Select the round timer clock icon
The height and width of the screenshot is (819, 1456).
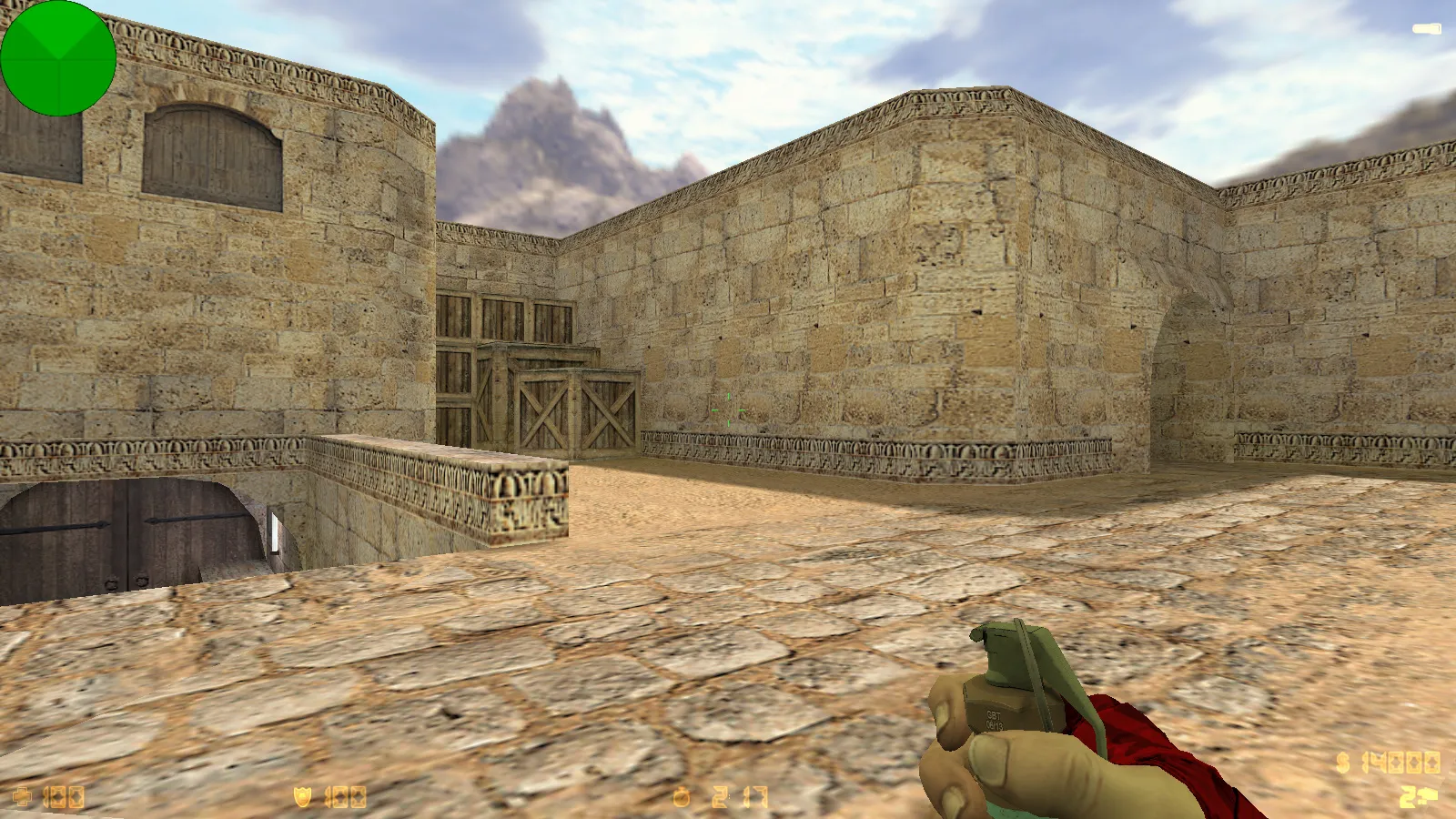(682, 798)
